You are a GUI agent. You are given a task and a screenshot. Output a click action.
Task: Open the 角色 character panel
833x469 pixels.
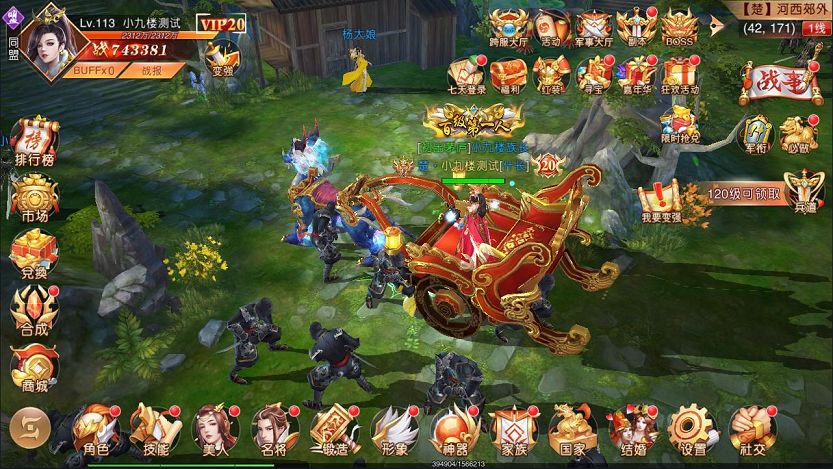[x=95, y=429]
